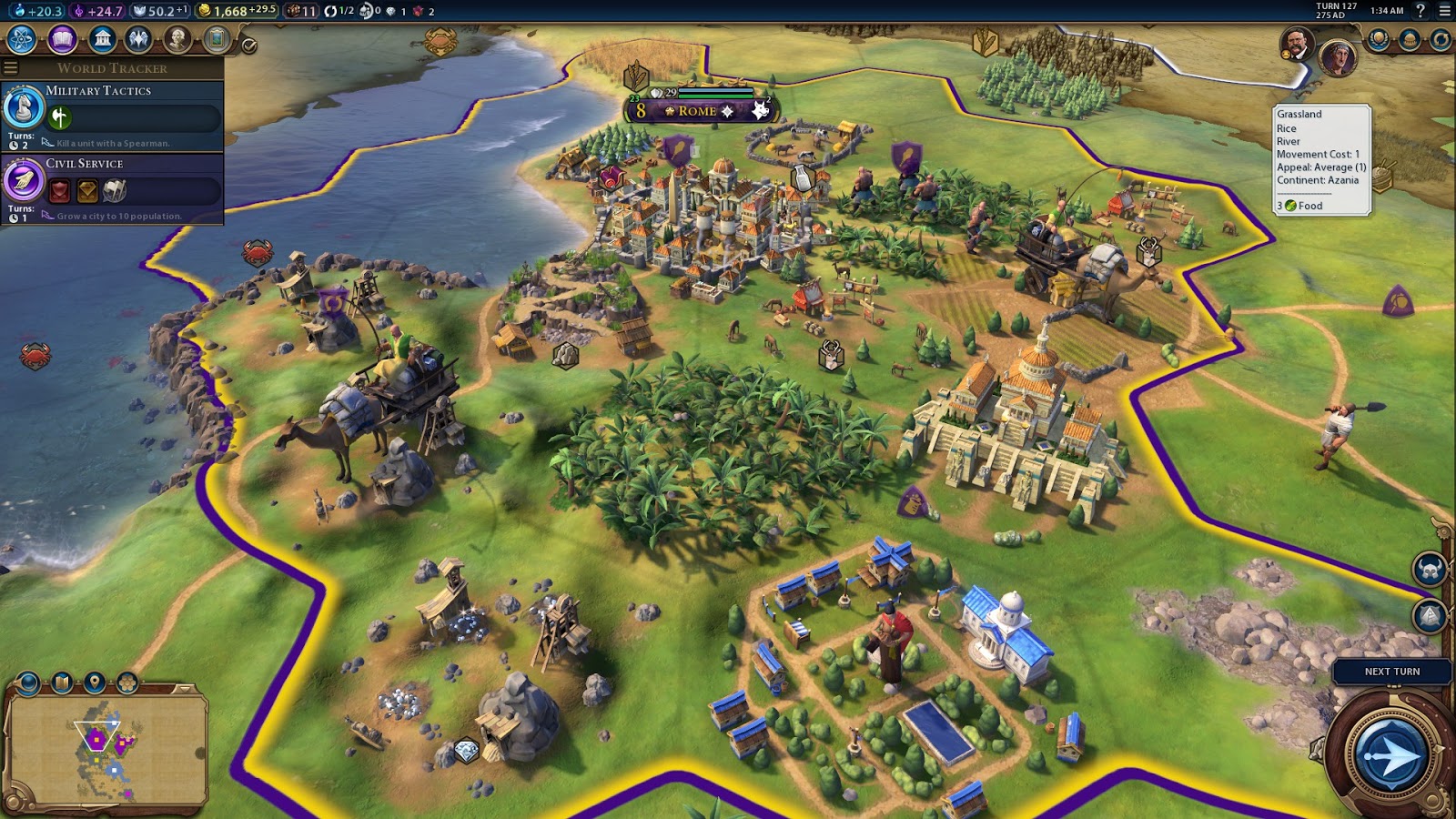Open the Government screen with the column icon

100,39
